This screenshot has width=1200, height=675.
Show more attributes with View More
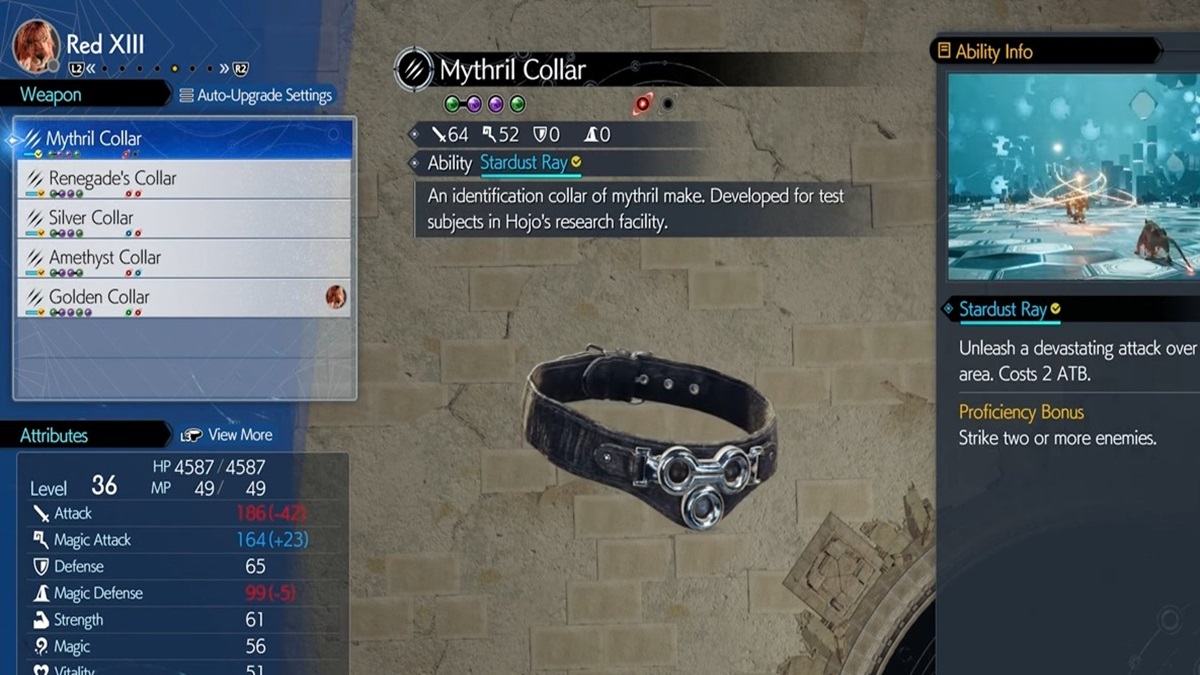click(227, 435)
